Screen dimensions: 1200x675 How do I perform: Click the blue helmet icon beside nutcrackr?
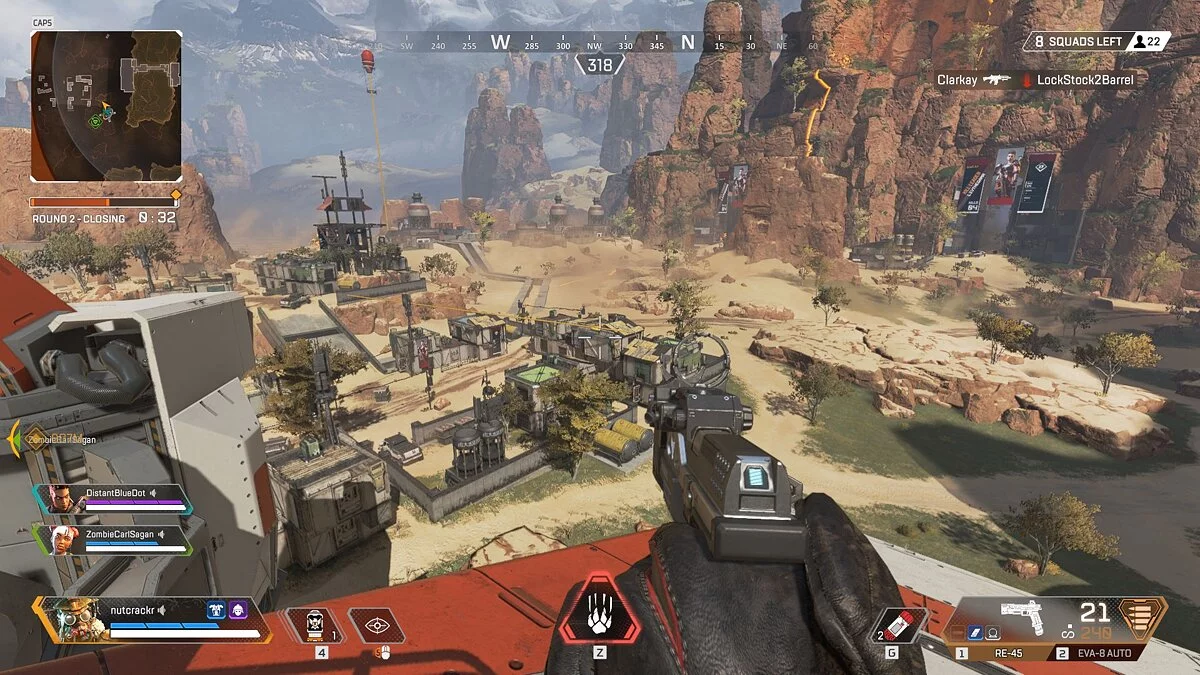pyautogui.click(x=215, y=608)
